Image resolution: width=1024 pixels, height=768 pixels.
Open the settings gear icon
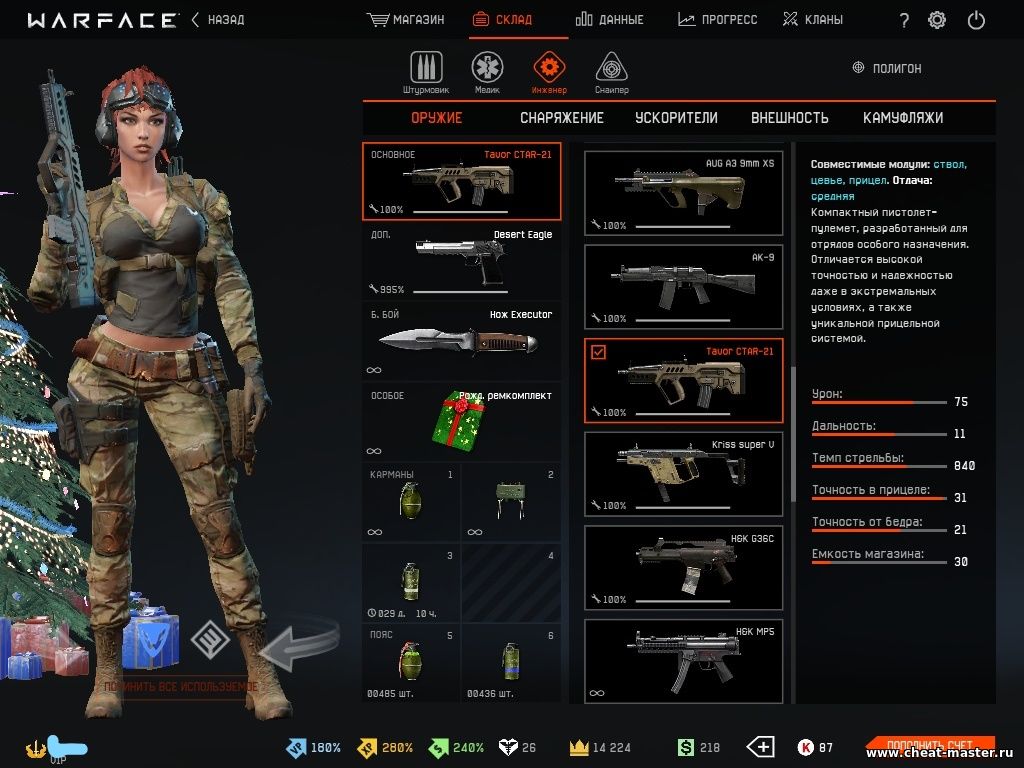(937, 20)
